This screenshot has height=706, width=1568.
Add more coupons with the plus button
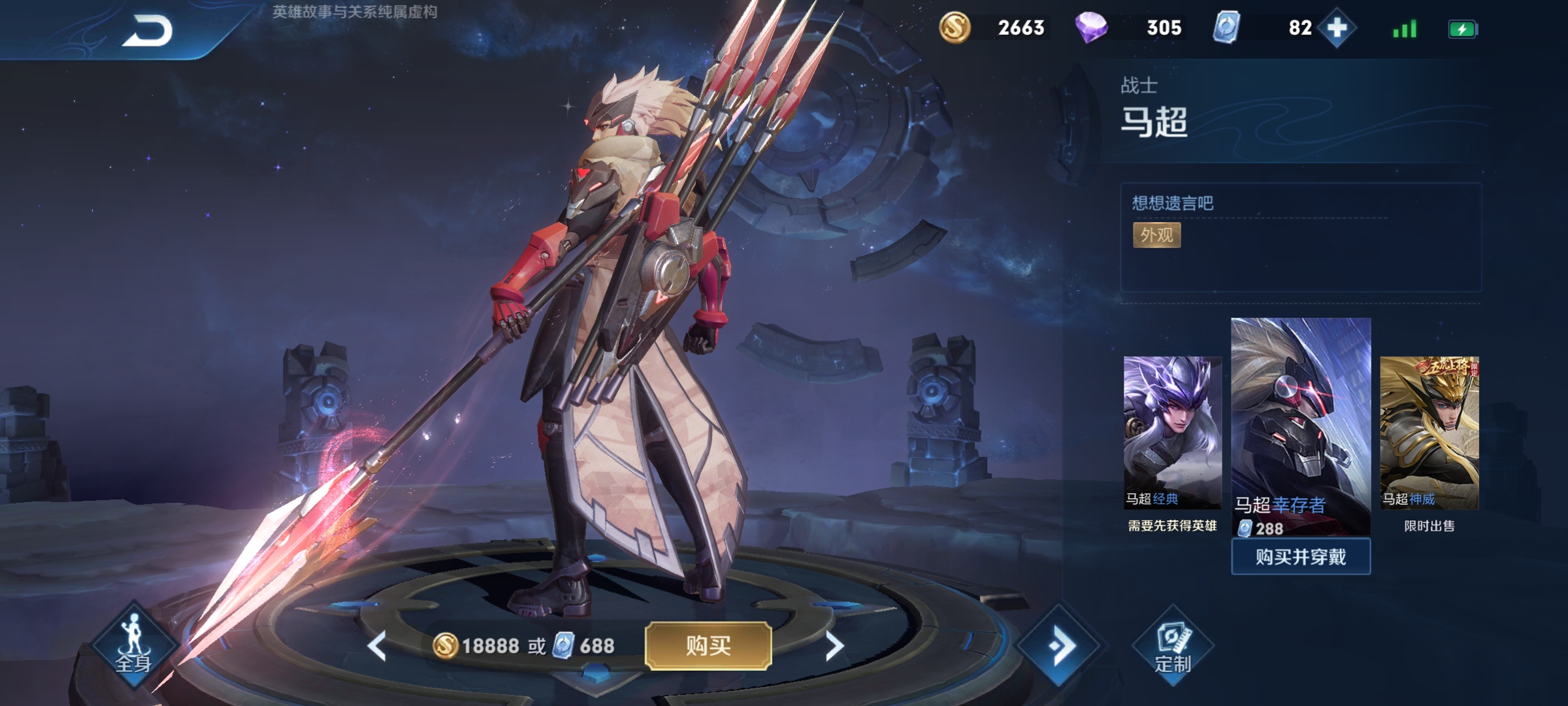pos(1337,28)
